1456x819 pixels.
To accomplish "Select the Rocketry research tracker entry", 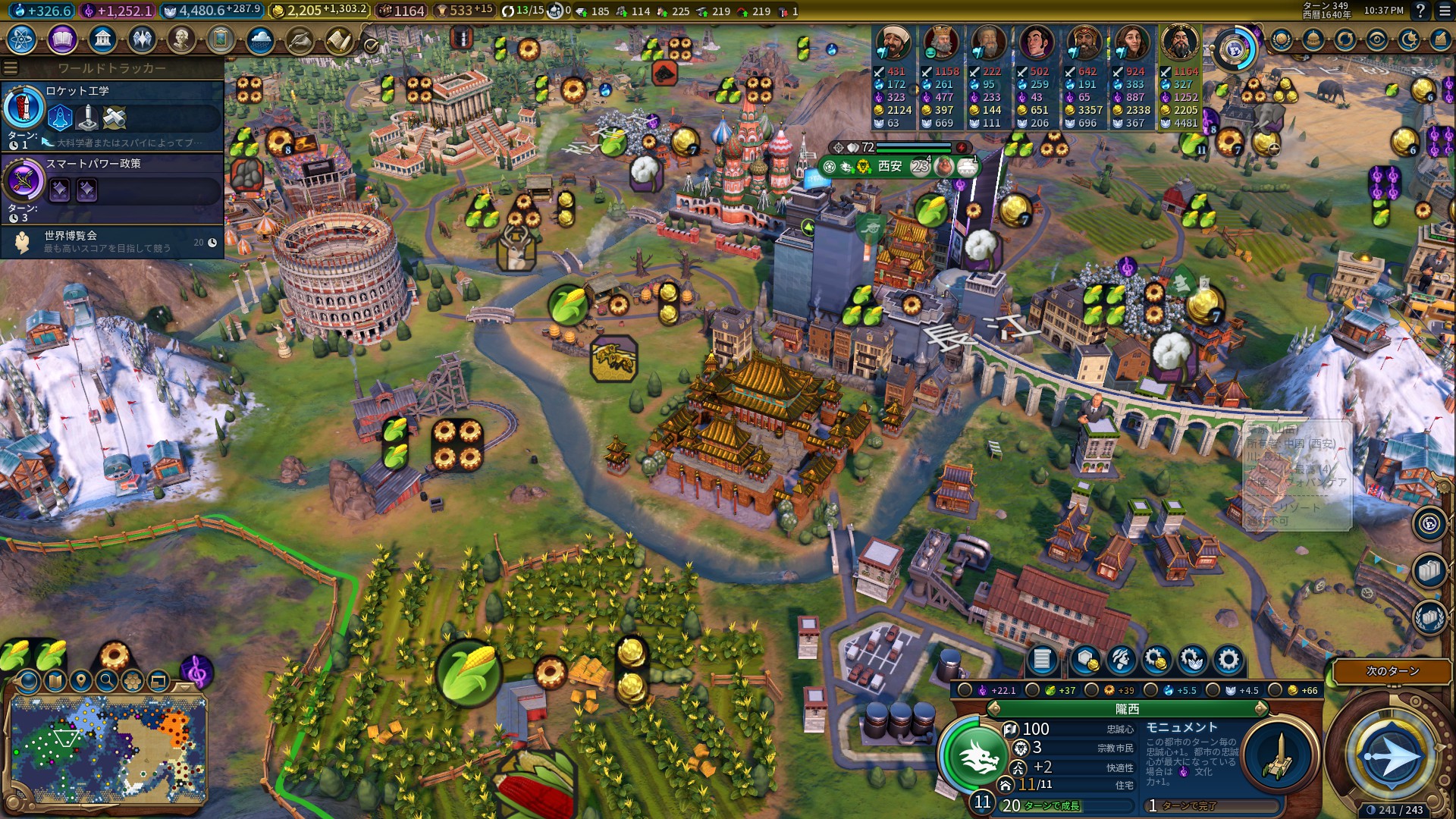I will (x=112, y=115).
